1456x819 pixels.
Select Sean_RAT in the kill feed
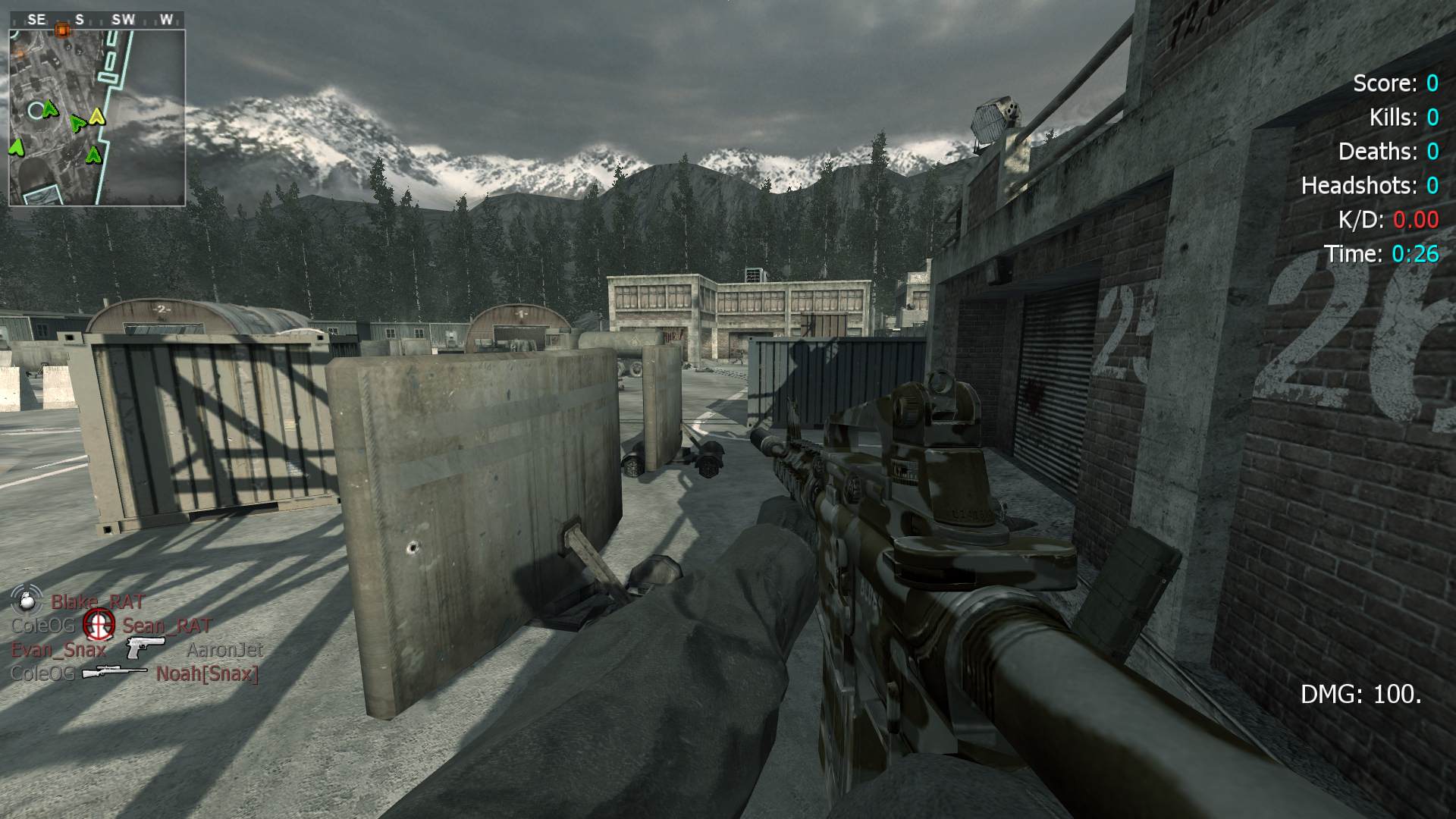pos(167,626)
